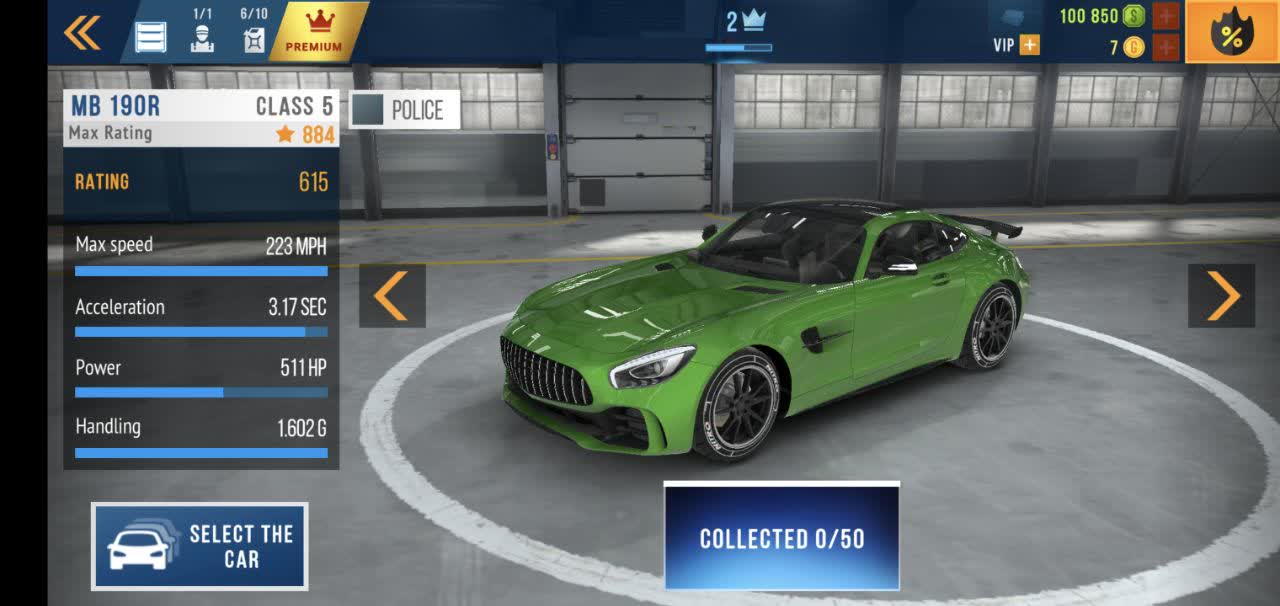Tap the Collected 0/50 button
Viewport: 1280px width, 606px height.
(781, 537)
